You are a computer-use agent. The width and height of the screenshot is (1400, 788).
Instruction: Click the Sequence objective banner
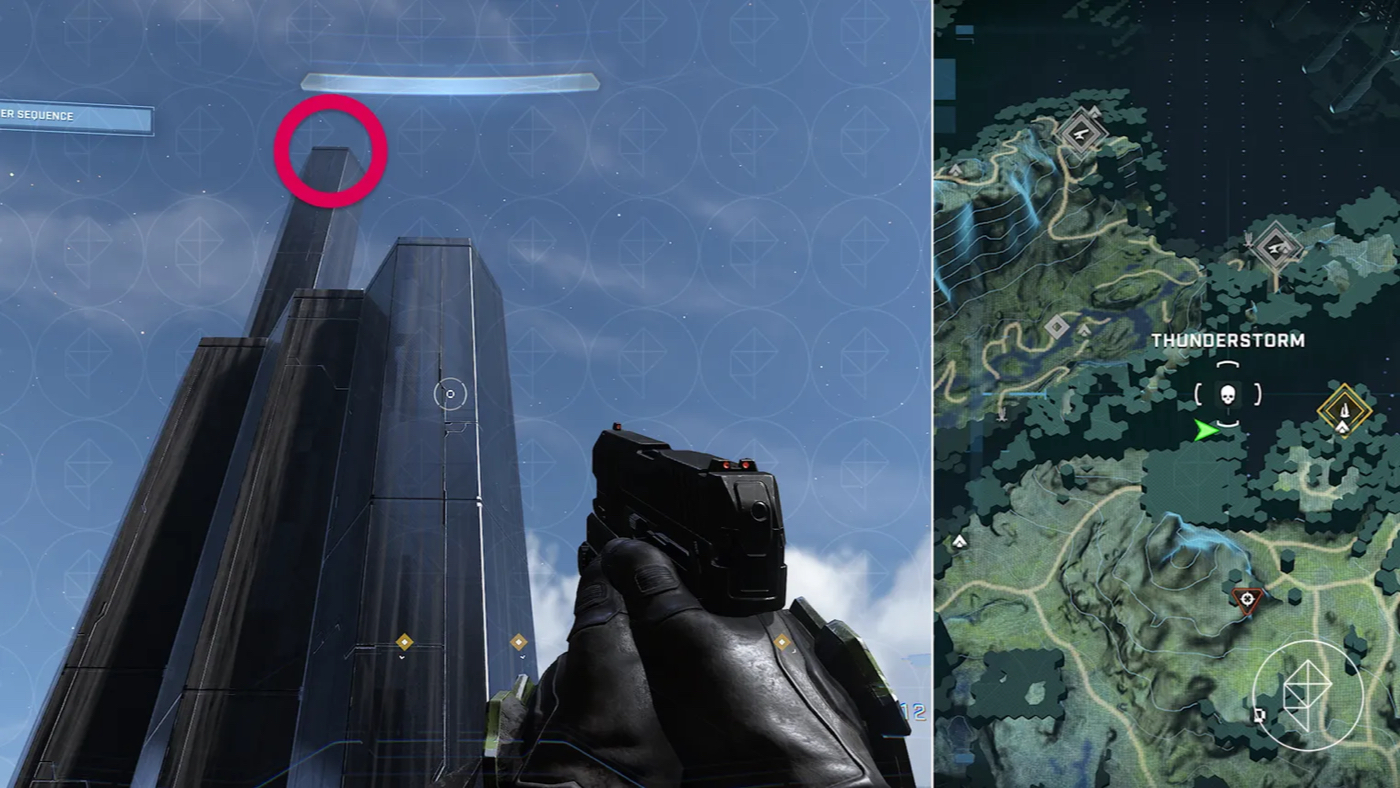click(x=75, y=118)
